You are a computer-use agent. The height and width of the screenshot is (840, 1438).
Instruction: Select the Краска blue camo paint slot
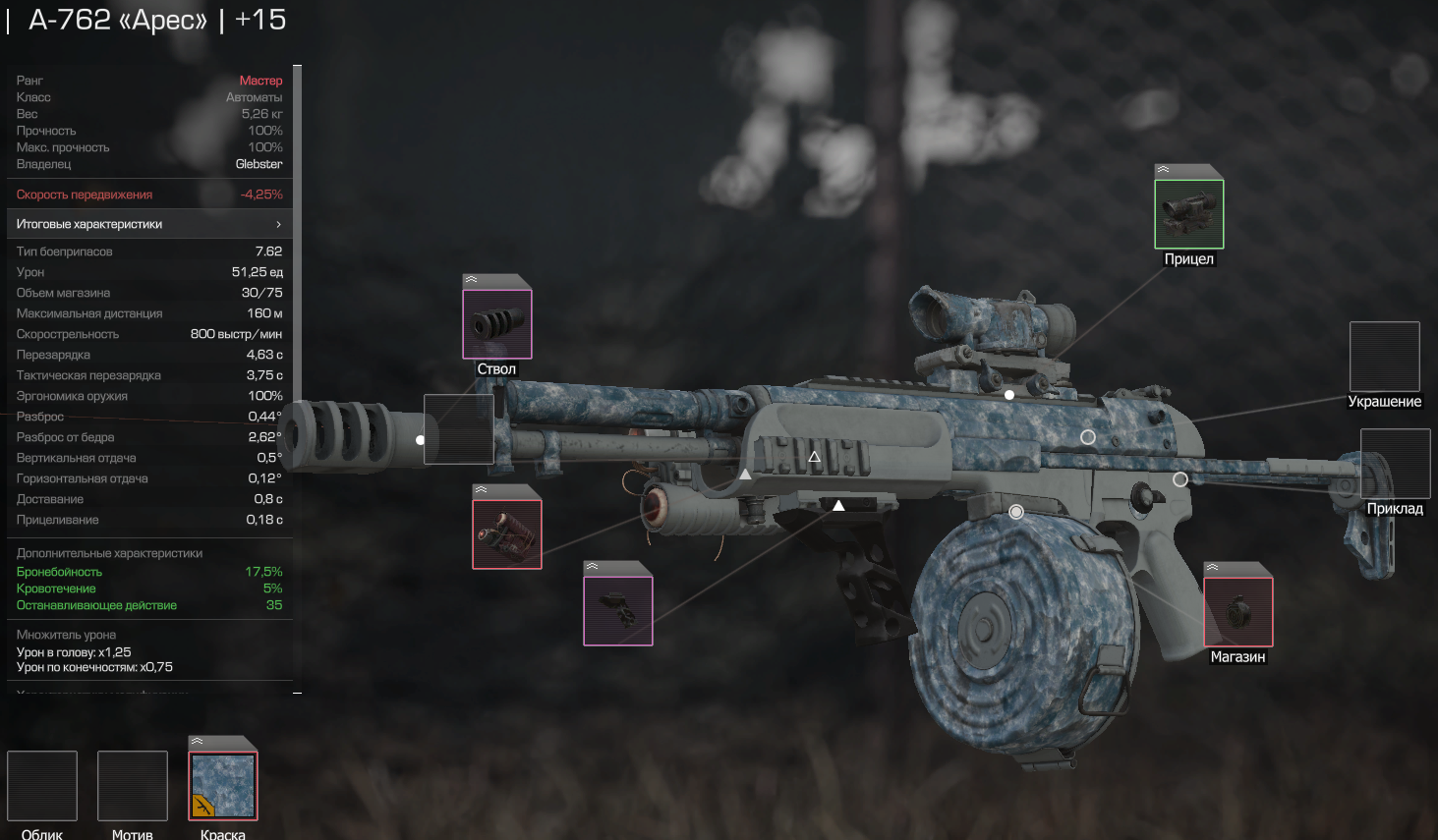coord(223,786)
